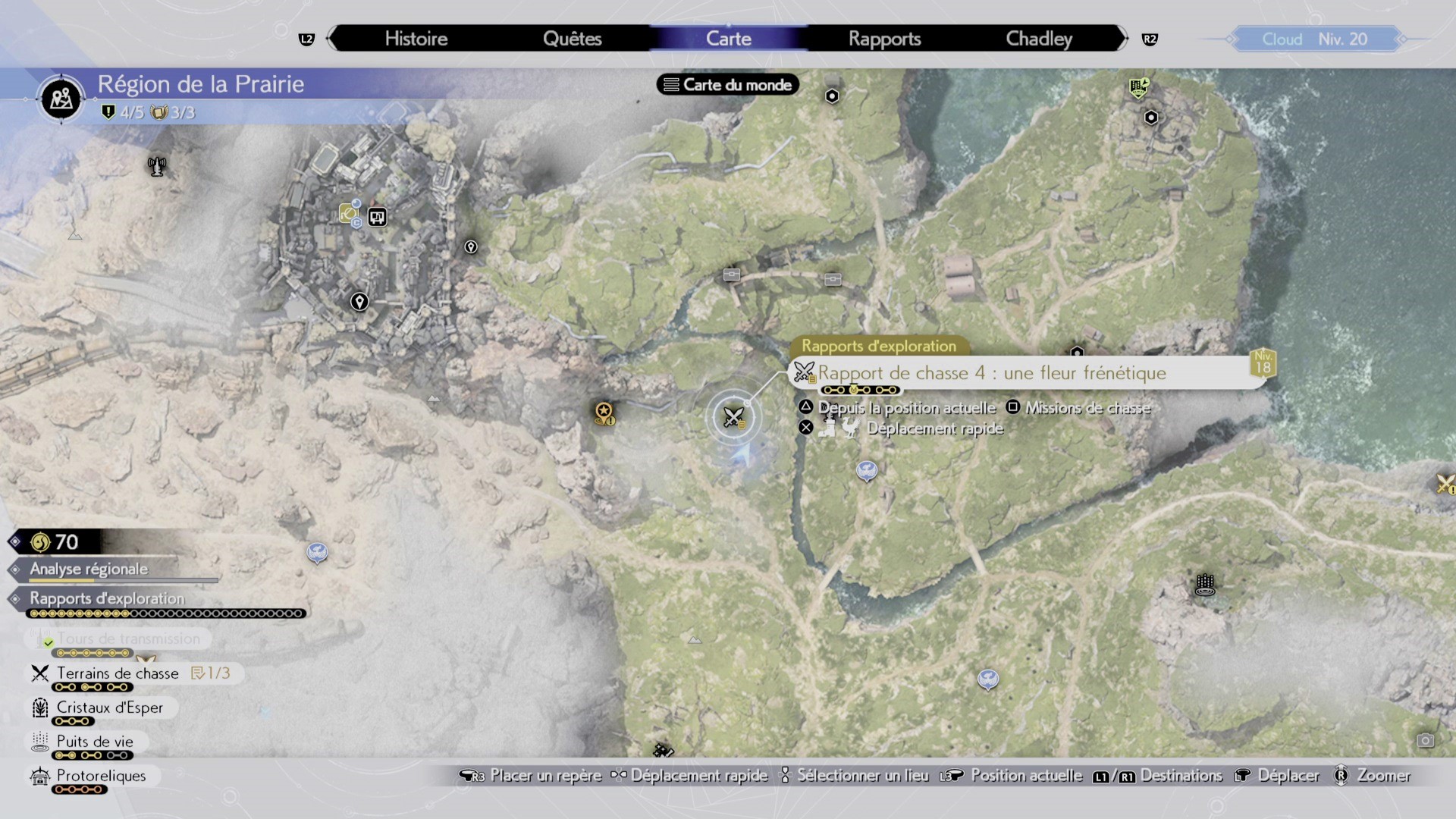Open the chocobo stop icon near the bottom map

988,680
